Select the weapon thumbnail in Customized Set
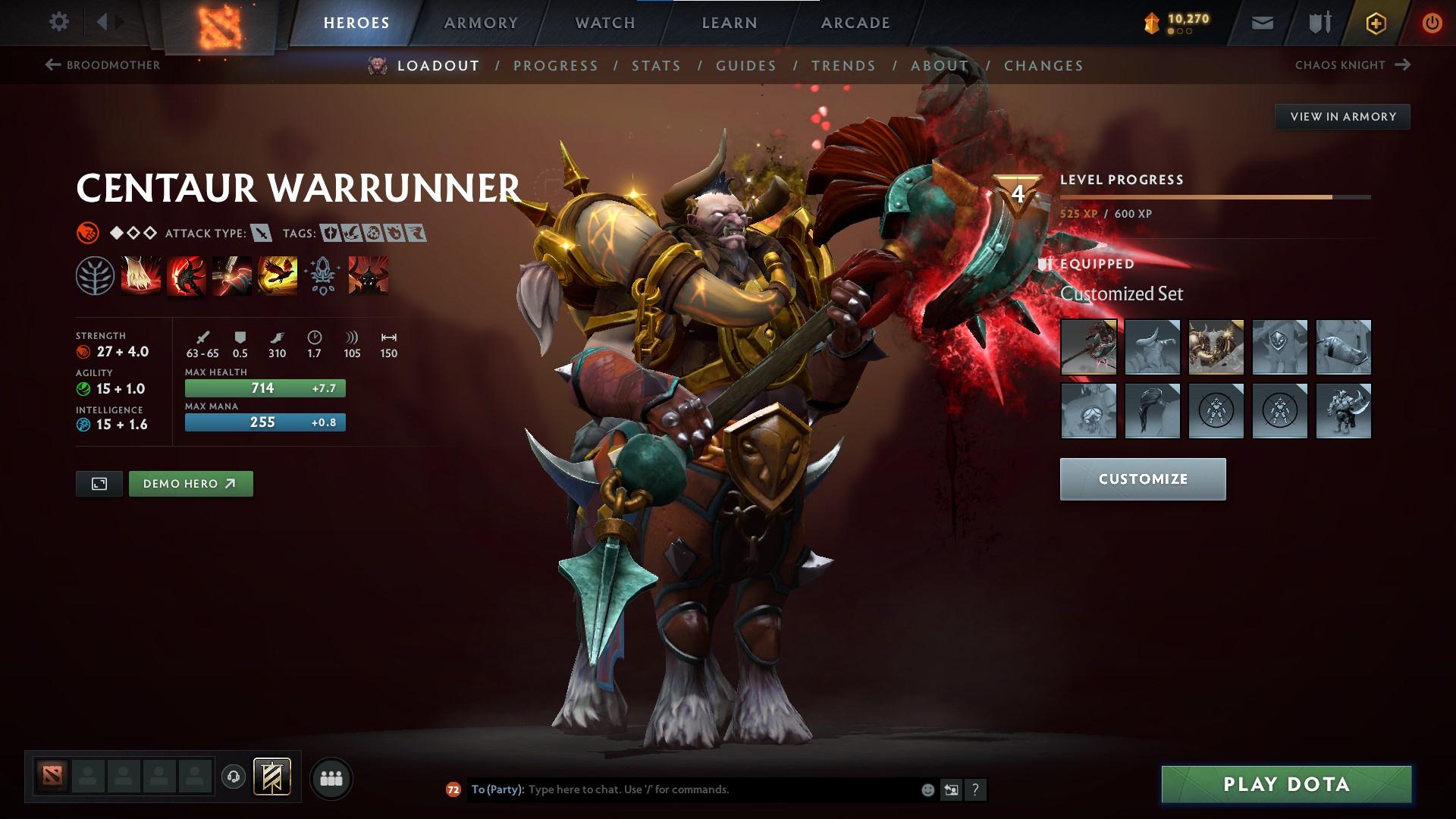 [x=1089, y=347]
